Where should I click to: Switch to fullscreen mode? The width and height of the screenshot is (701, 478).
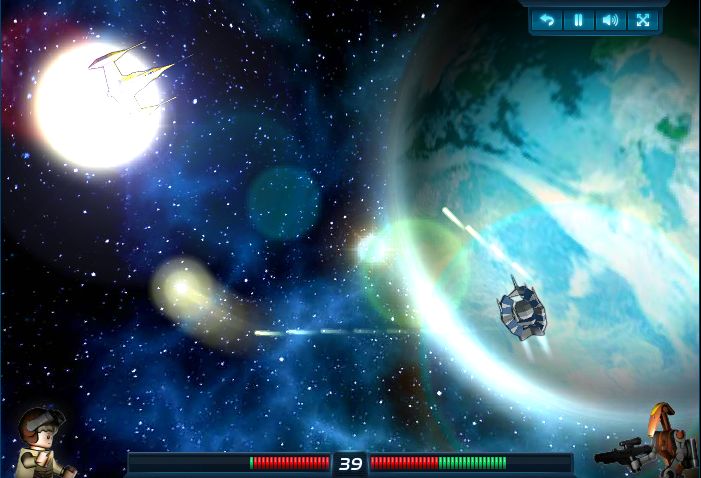[640, 20]
